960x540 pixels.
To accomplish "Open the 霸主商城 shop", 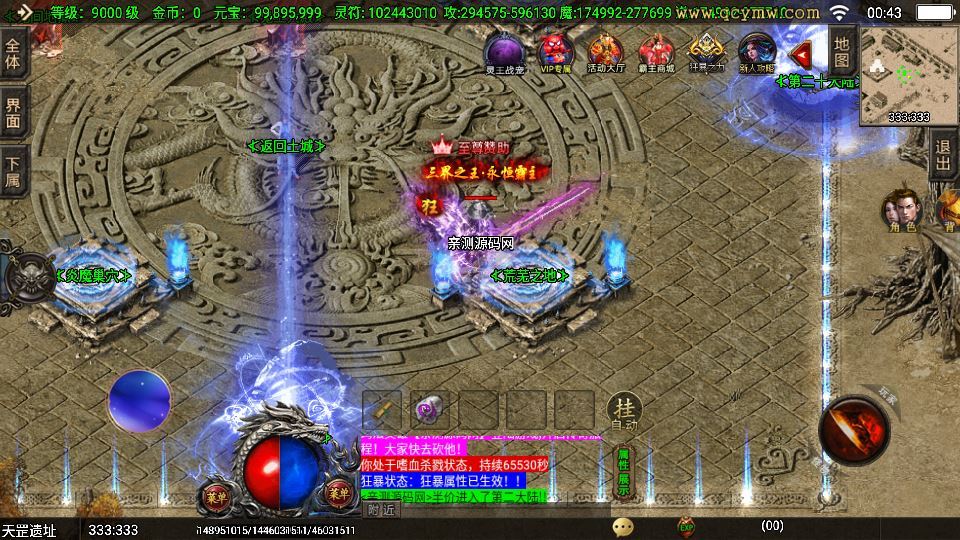I will [656, 50].
